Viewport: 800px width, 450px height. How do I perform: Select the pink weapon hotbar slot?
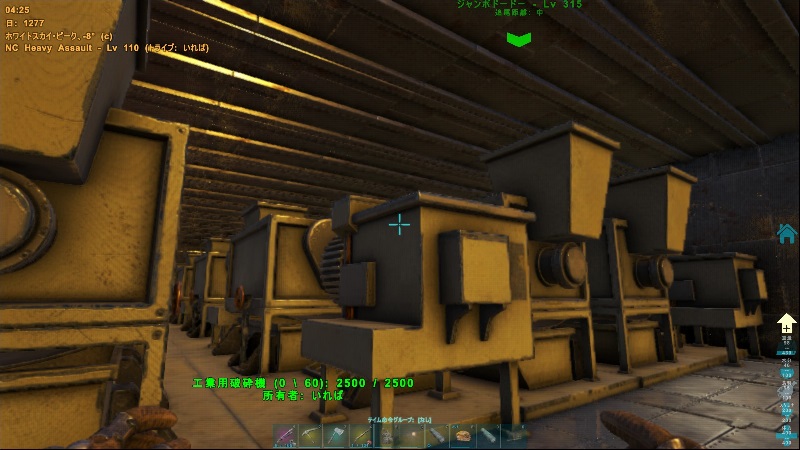coord(283,435)
